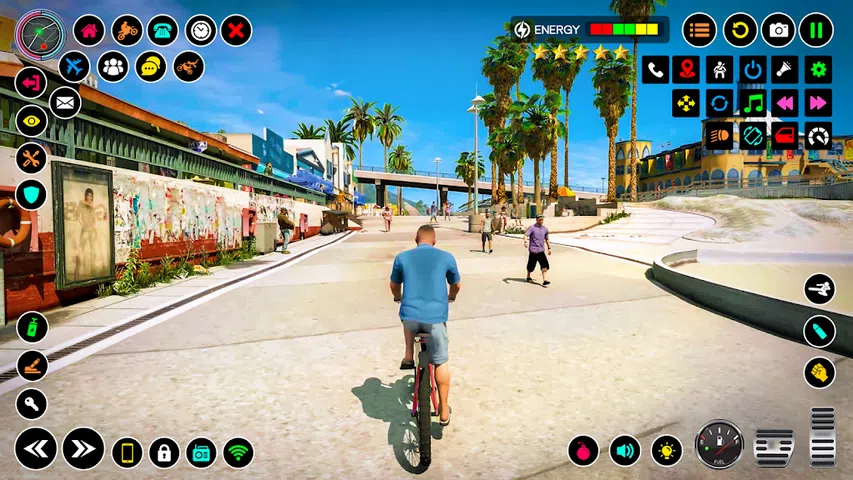Open the green gear settings icon

click(x=818, y=69)
